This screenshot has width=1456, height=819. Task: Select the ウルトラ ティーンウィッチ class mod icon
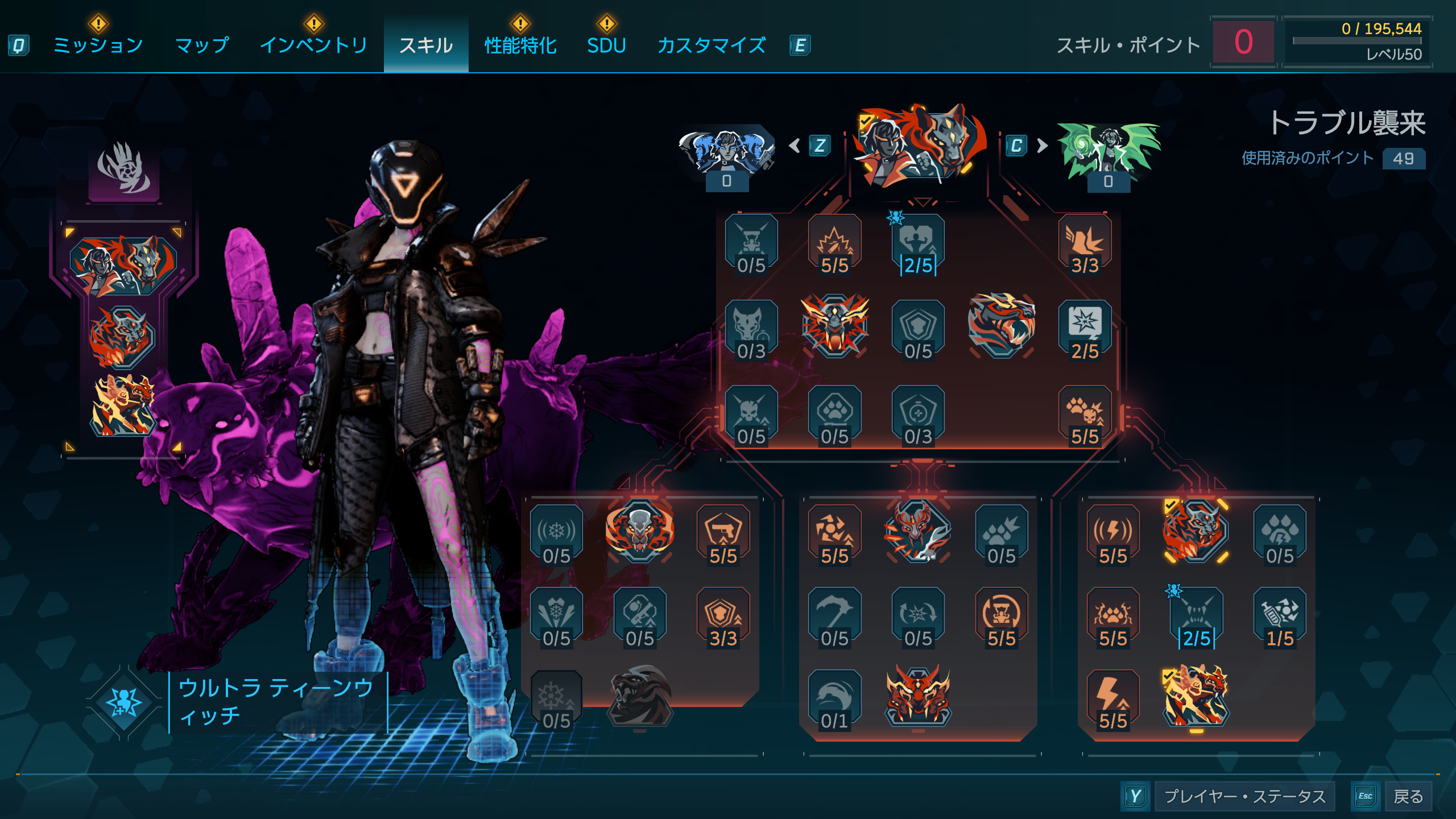coord(124,702)
